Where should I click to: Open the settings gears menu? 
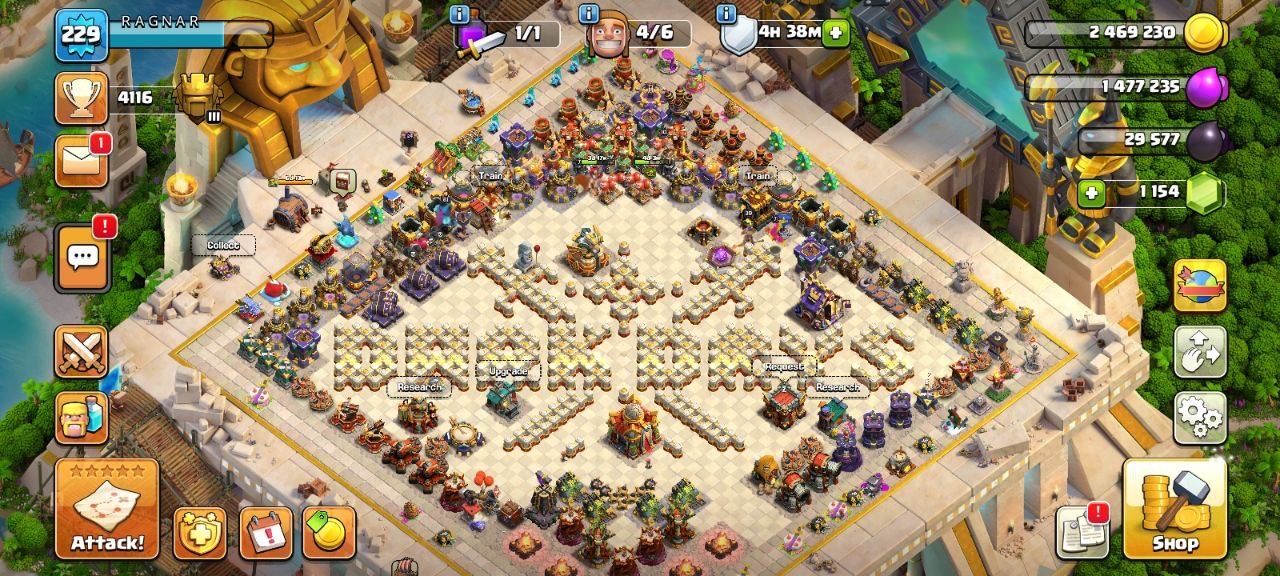coord(1200,417)
